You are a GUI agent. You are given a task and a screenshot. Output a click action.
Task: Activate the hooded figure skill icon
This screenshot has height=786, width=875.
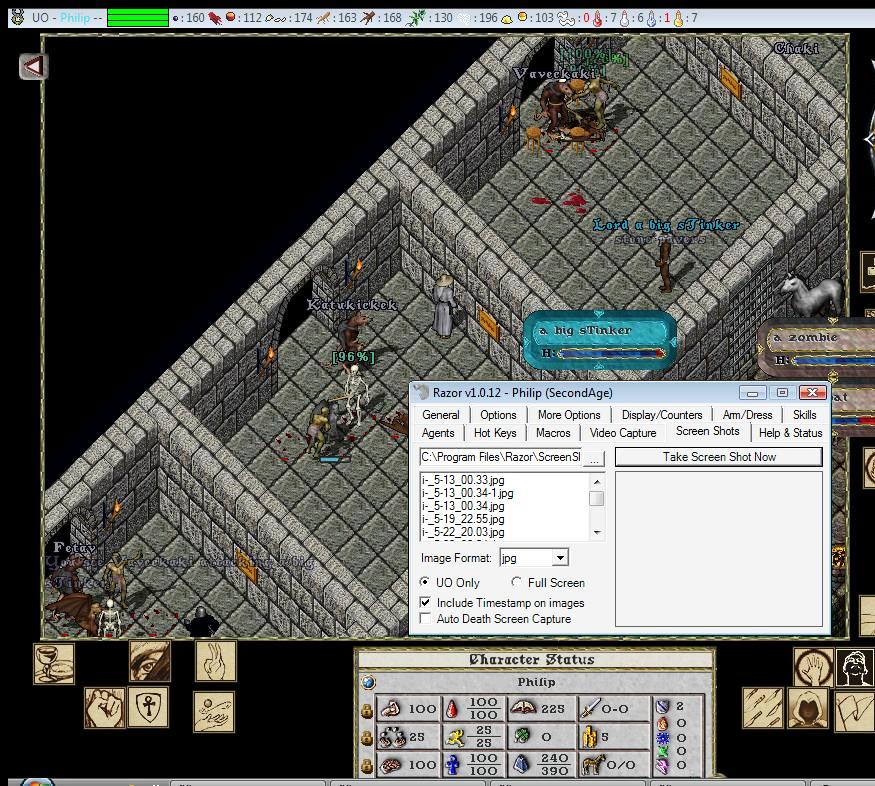pyautogui.click(x=808, y=709)
